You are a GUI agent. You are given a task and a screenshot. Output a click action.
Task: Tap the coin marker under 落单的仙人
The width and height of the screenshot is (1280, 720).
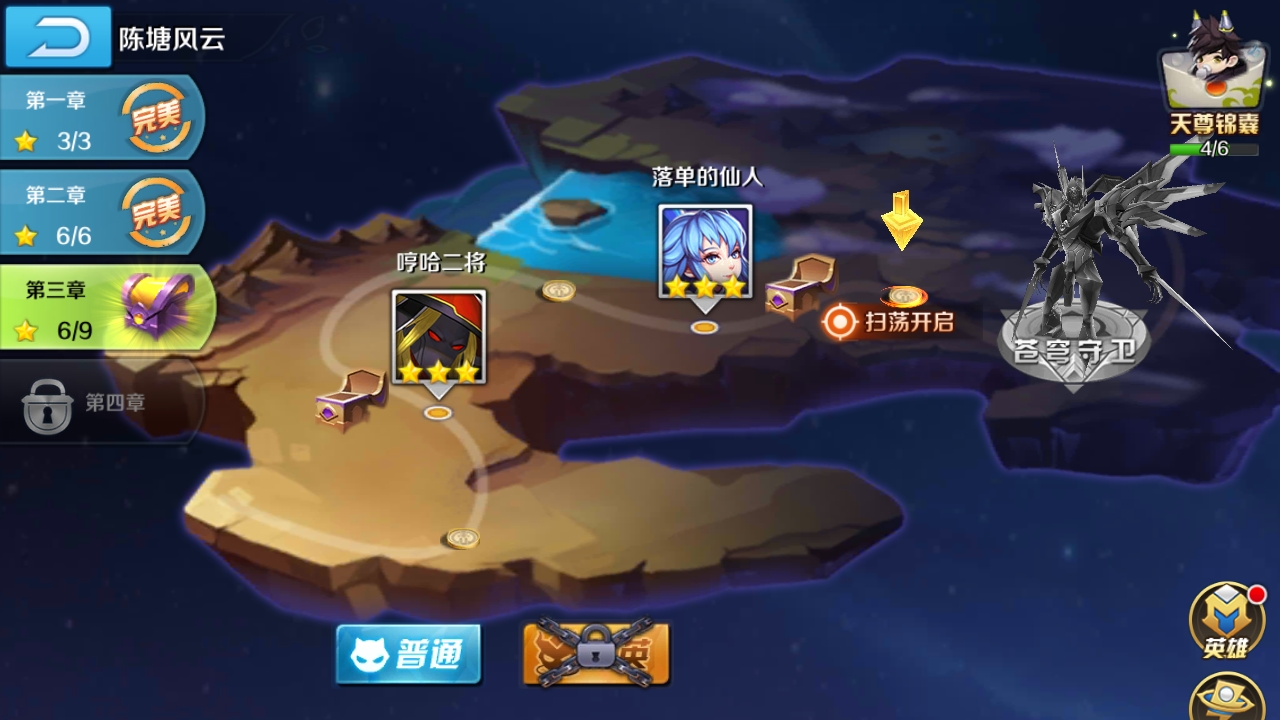[x=705, y=327]
